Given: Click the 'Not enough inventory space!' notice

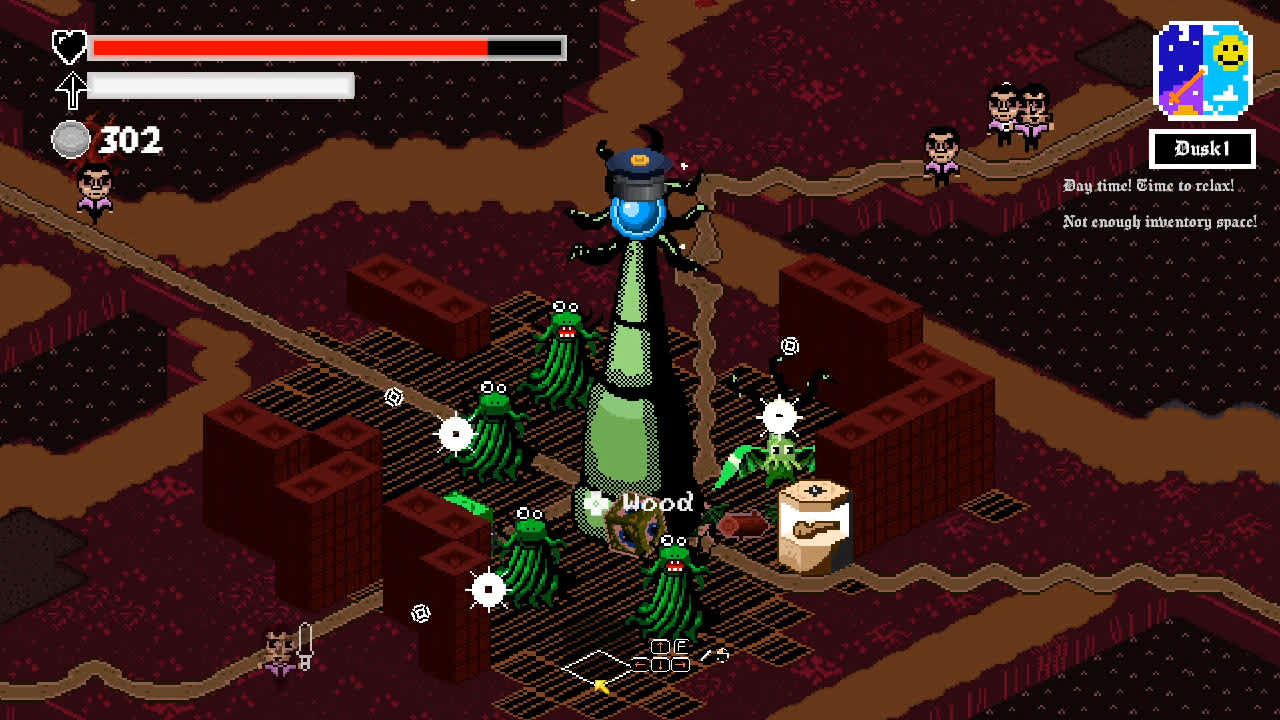Looking at the screenshot, I should point(1160,222).
